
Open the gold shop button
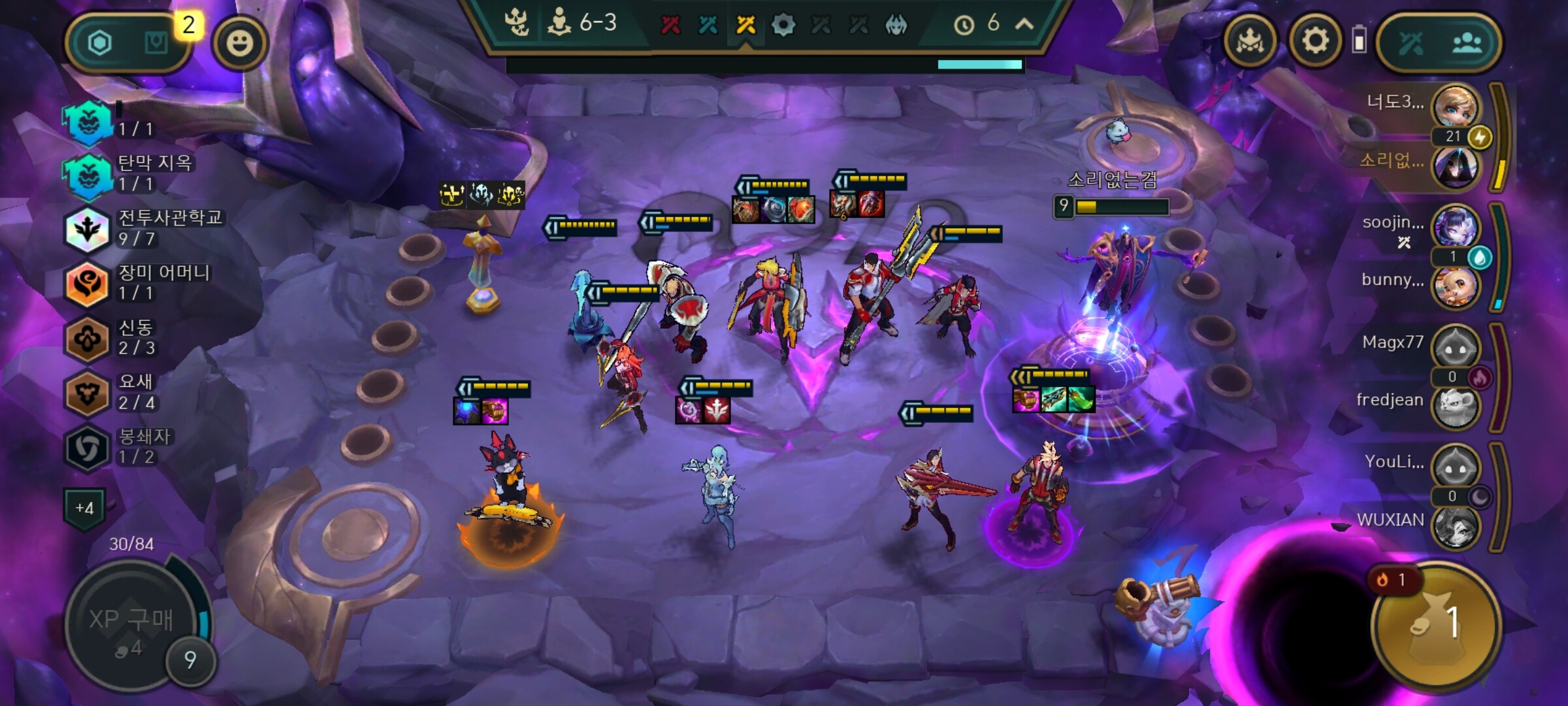point(1434,624)
